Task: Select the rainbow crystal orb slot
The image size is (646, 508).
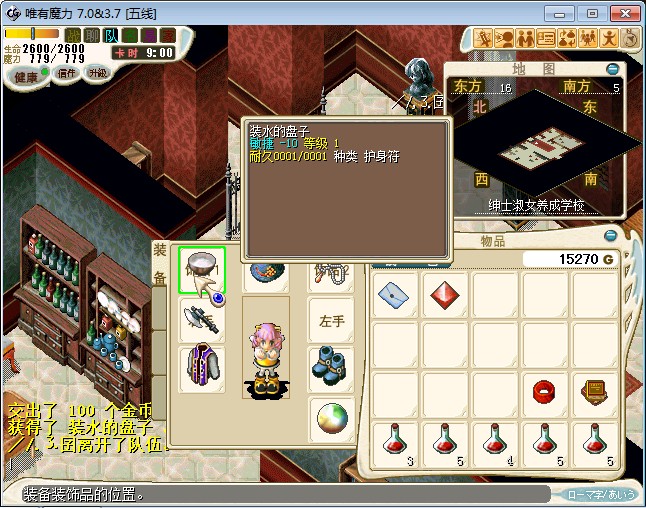Action: pos(330,417)
